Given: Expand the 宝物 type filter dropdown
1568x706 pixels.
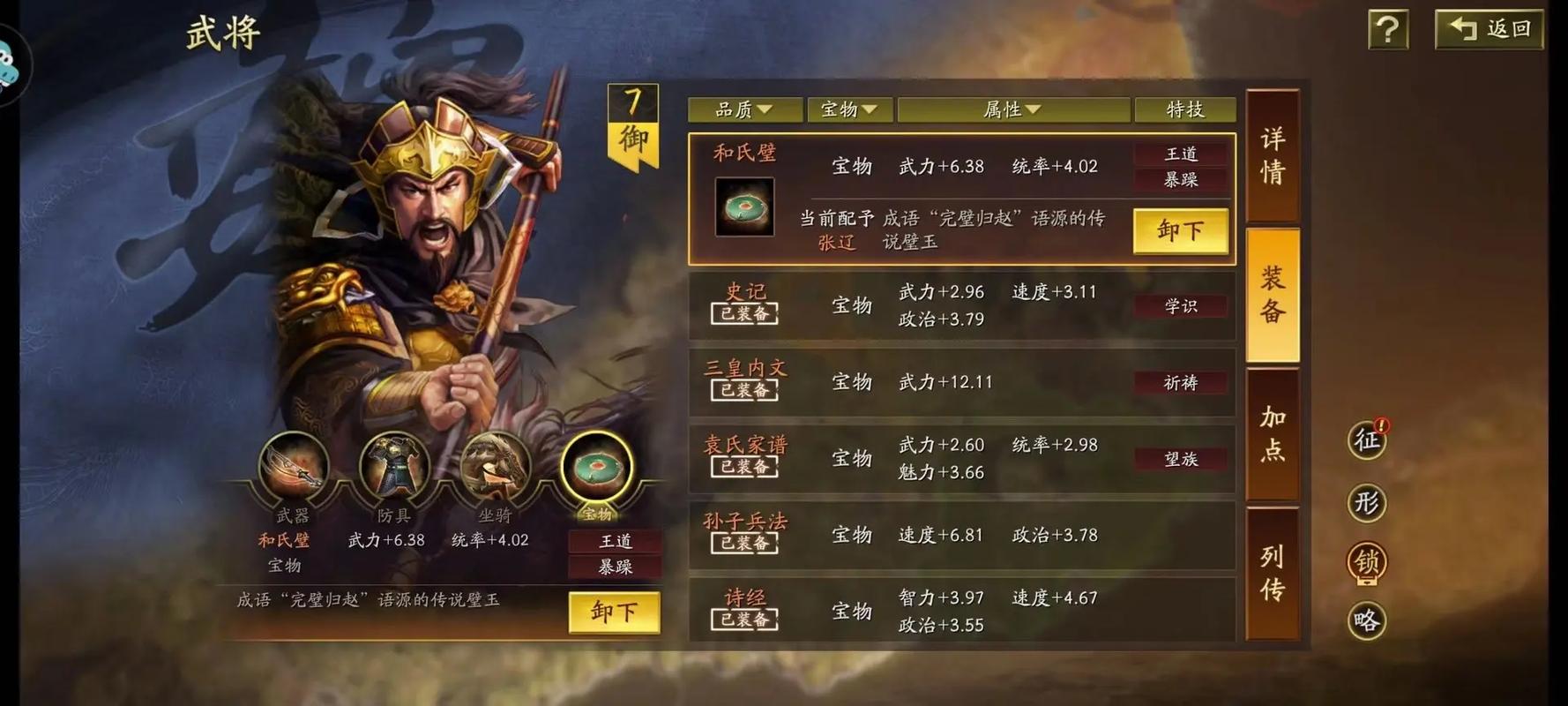Looking at the screenshot, I should point(848,109).
